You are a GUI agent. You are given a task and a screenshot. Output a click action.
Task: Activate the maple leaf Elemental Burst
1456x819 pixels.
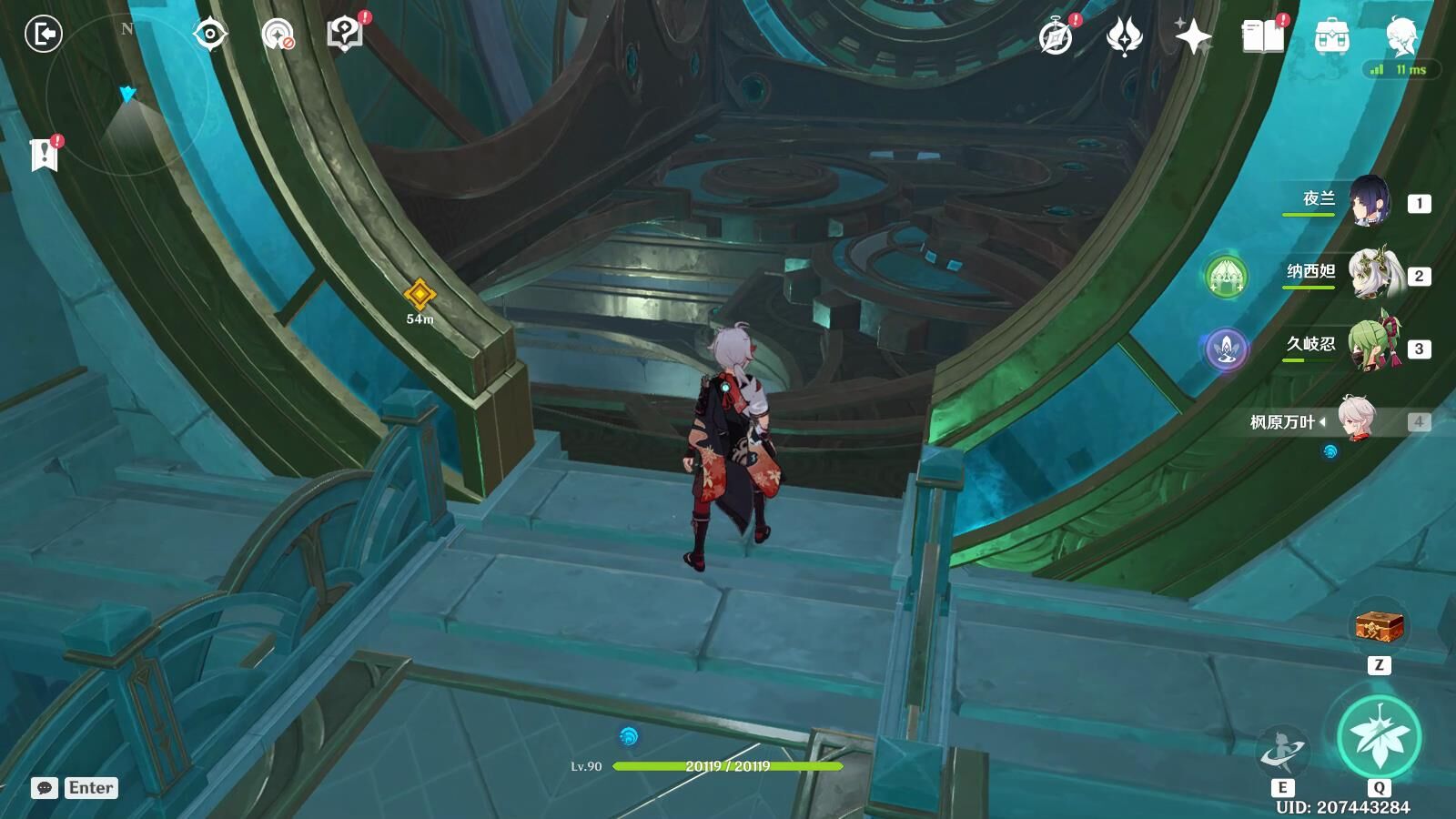[1379, 737]
